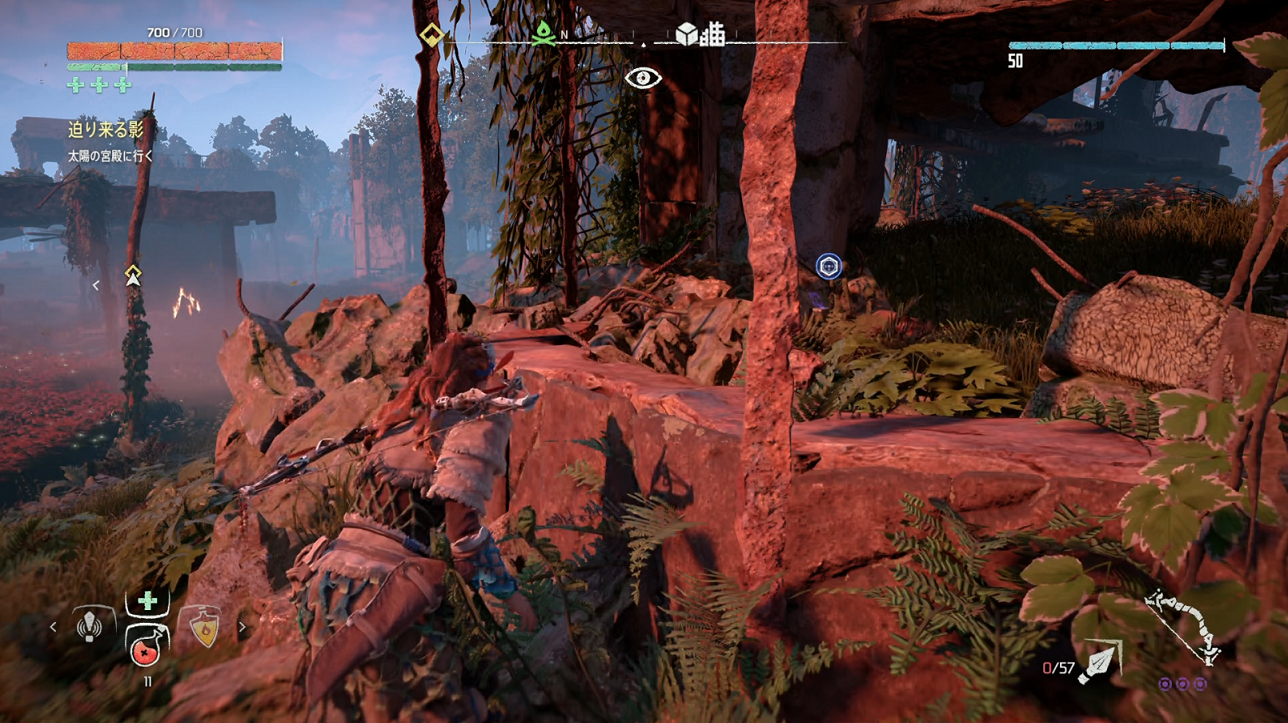Choose the fire resist potion icon
Image resolution: width=1288 pixels, height=723 pixels.
(205, 628)
